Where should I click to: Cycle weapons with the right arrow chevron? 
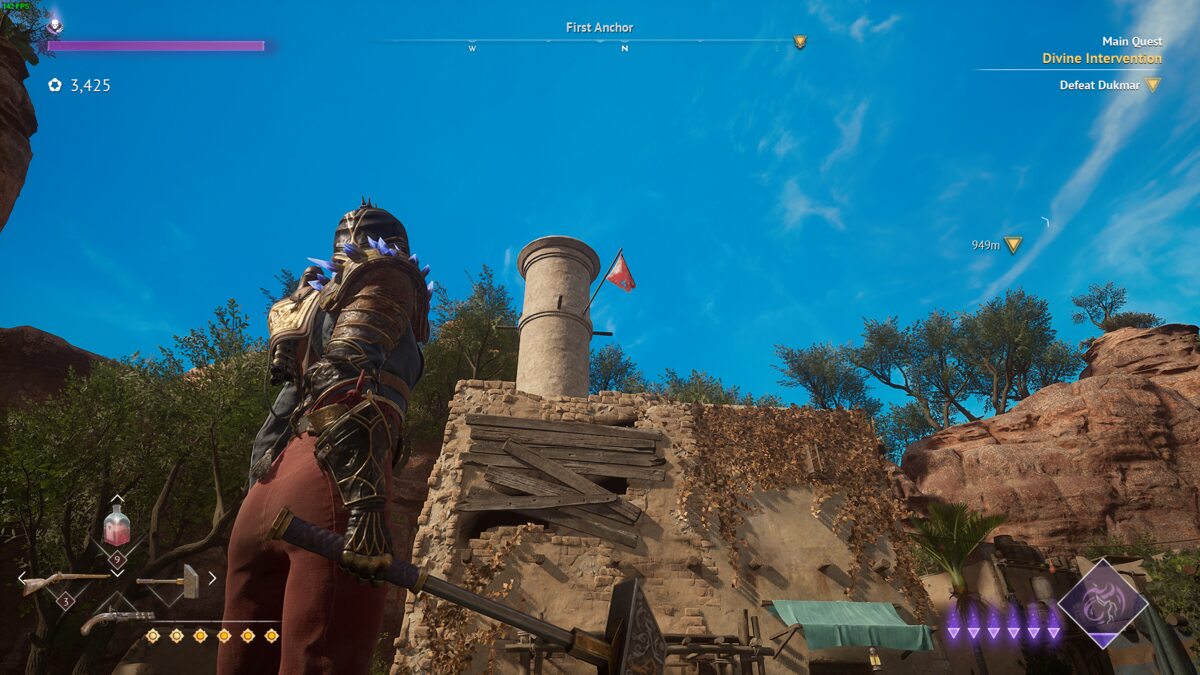[212, 577]
